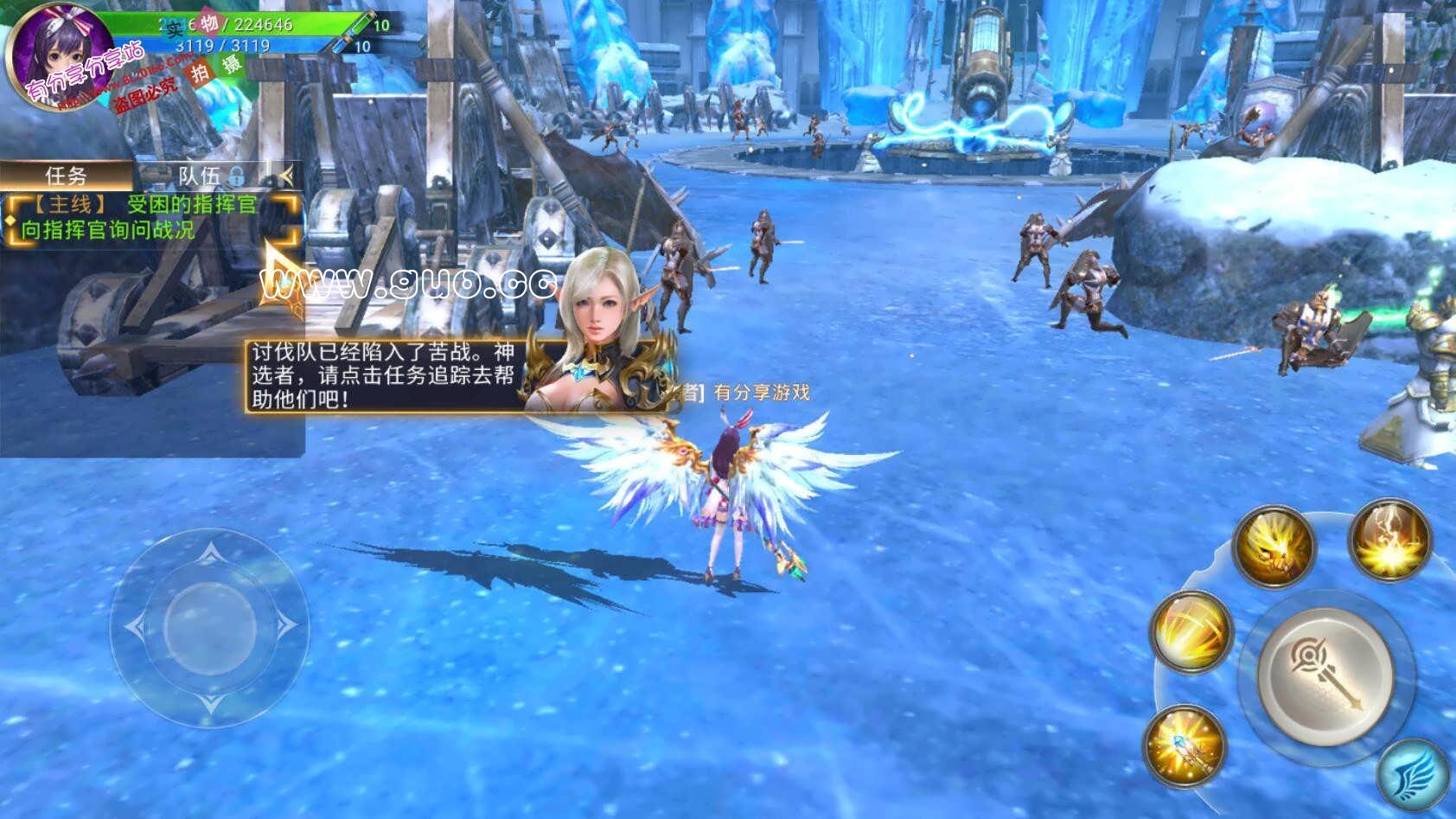The width and height of the screenshot is (1456, 819).
Task: Switch to the 任务 quest tab
Action: point(67,176)
